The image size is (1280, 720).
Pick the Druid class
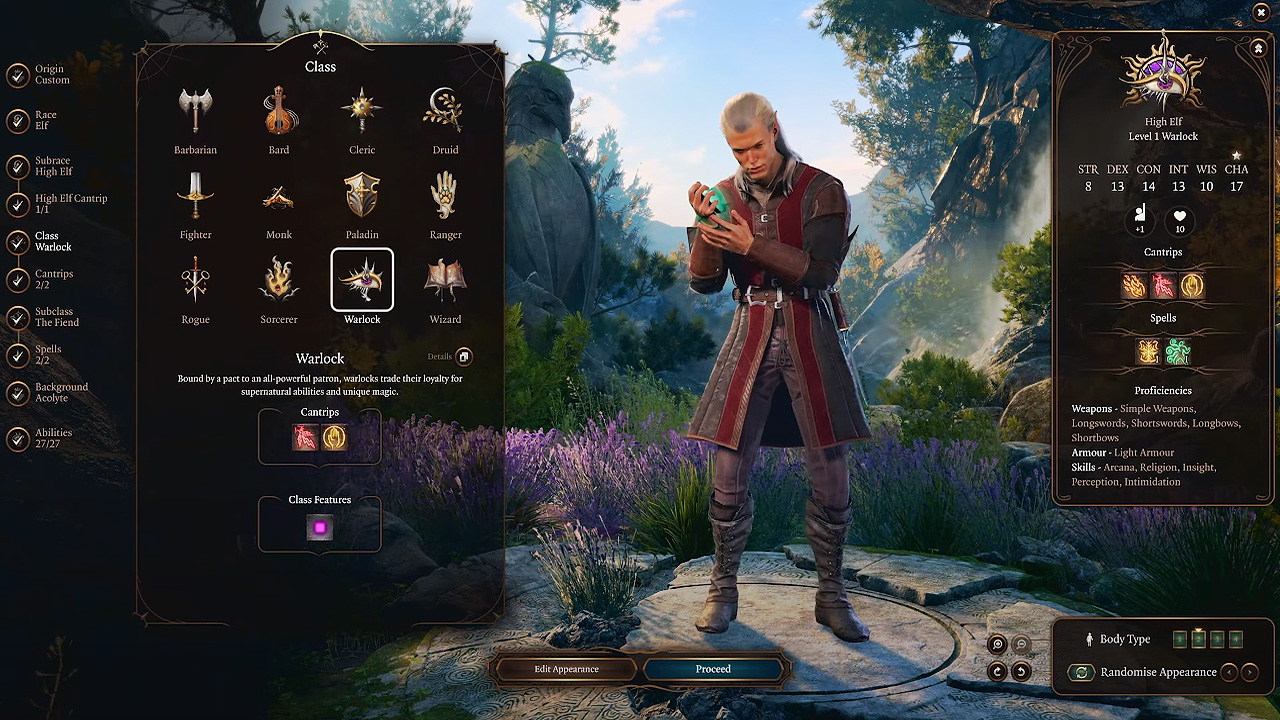click(x=445, y=110)
